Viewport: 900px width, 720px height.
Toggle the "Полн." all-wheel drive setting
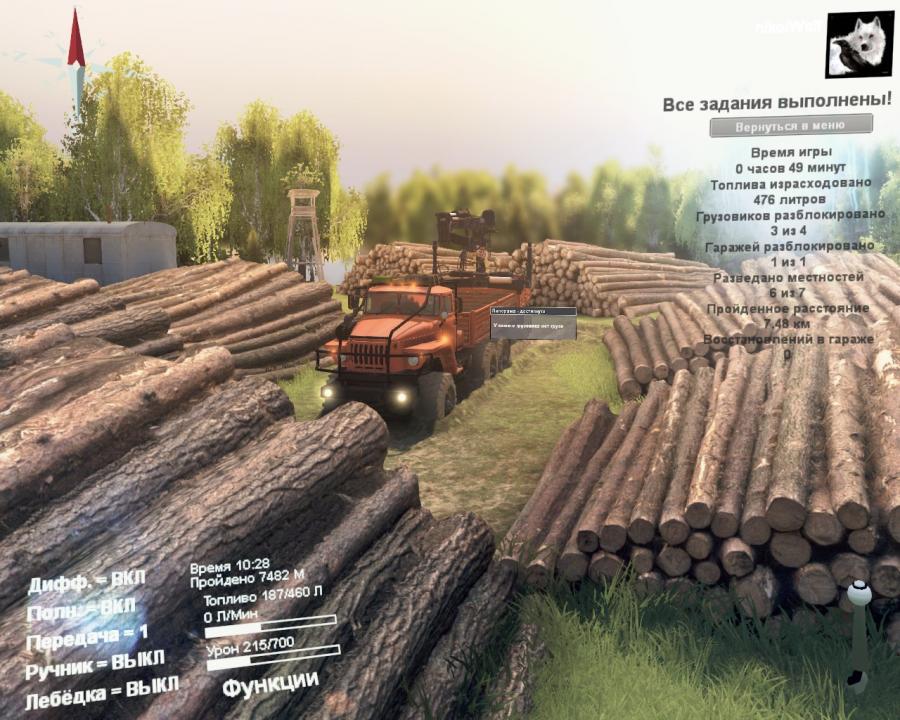pos(80,608)
